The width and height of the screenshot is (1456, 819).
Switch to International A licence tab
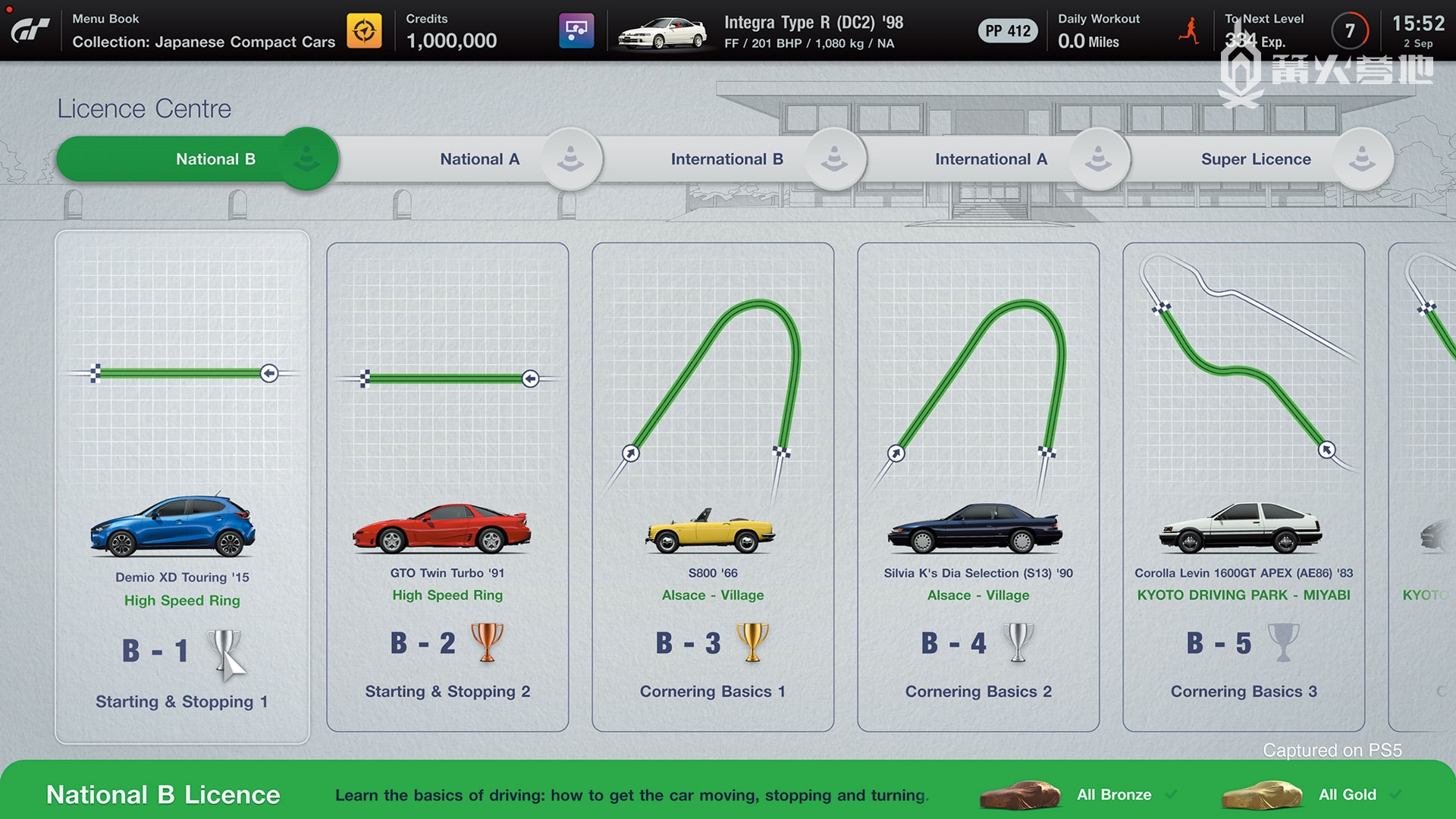click(990, 159)
